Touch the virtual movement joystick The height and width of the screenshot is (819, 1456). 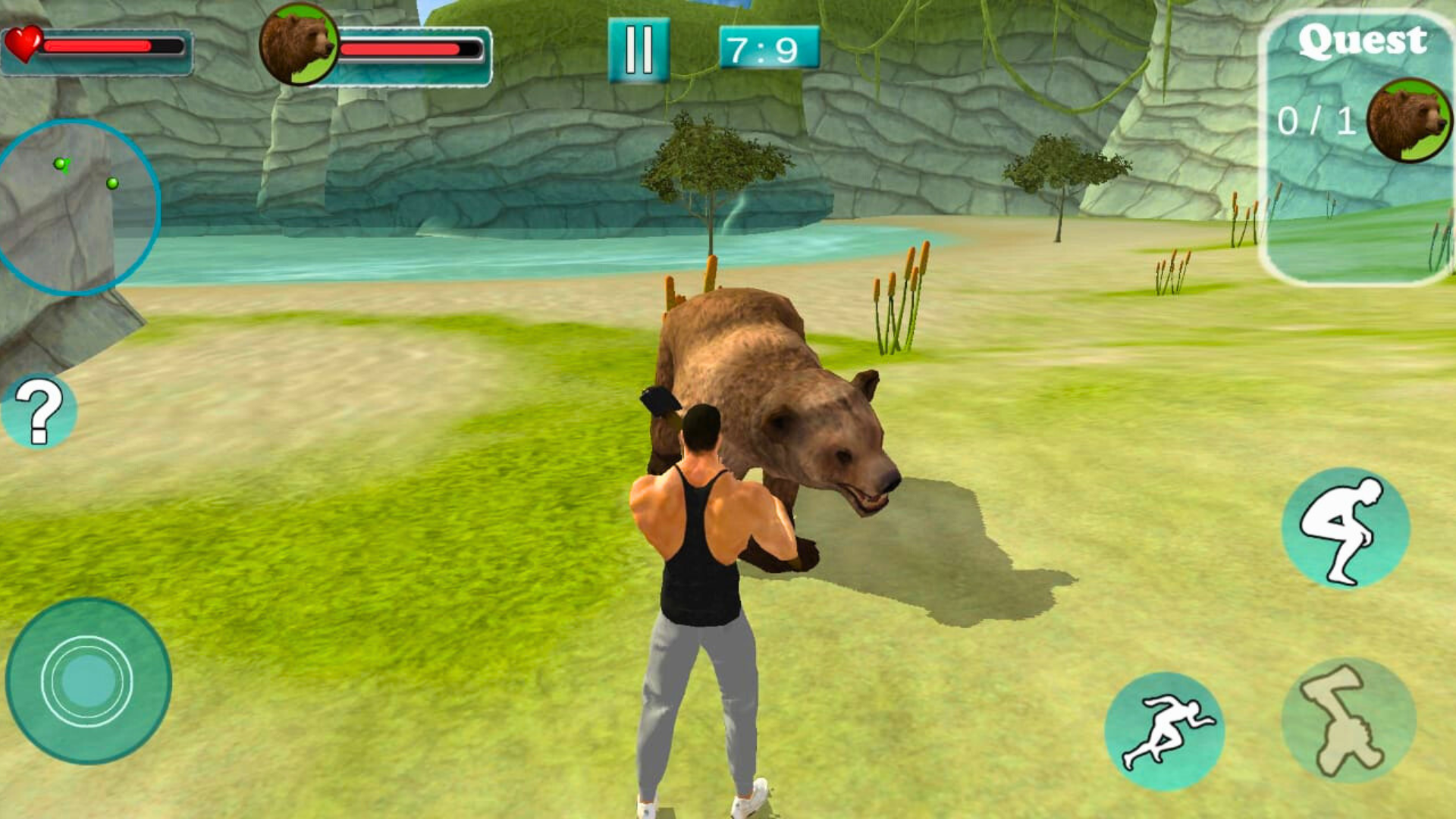coord(88,681)
